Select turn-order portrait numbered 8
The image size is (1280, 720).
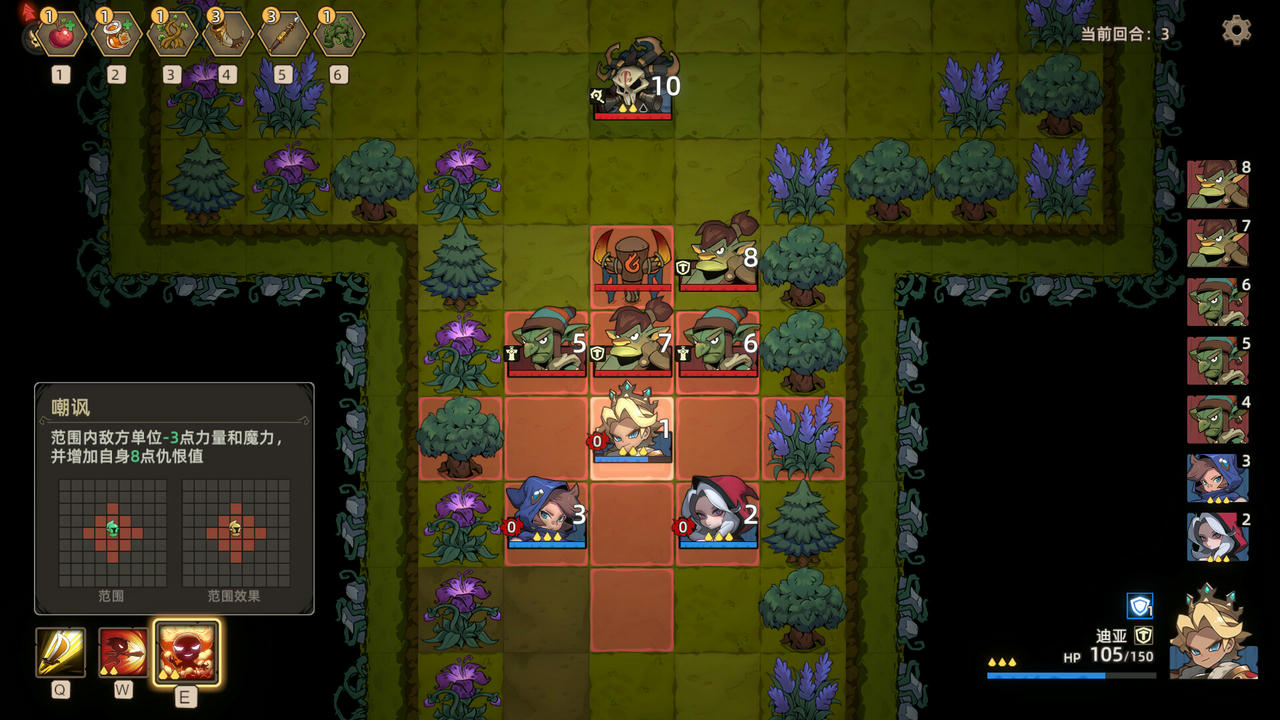click(1217, 185)
